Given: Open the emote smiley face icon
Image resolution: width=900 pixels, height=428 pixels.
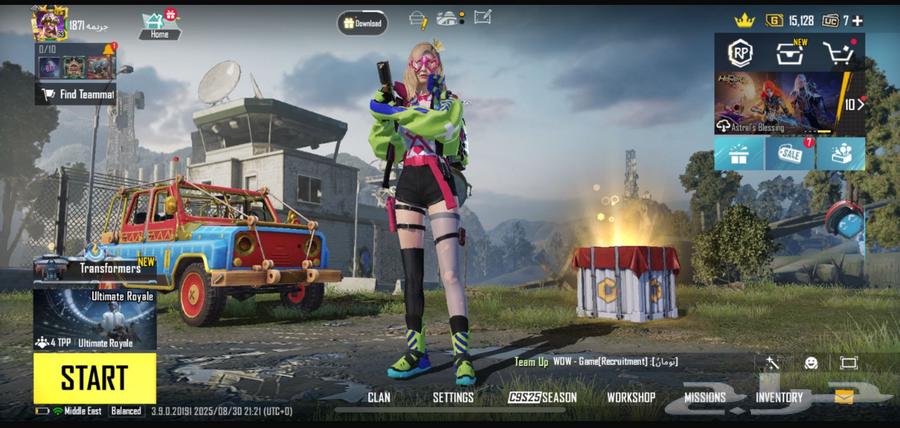Looking at the screenshot, I should pyautogui.click(x=811, y=362).
